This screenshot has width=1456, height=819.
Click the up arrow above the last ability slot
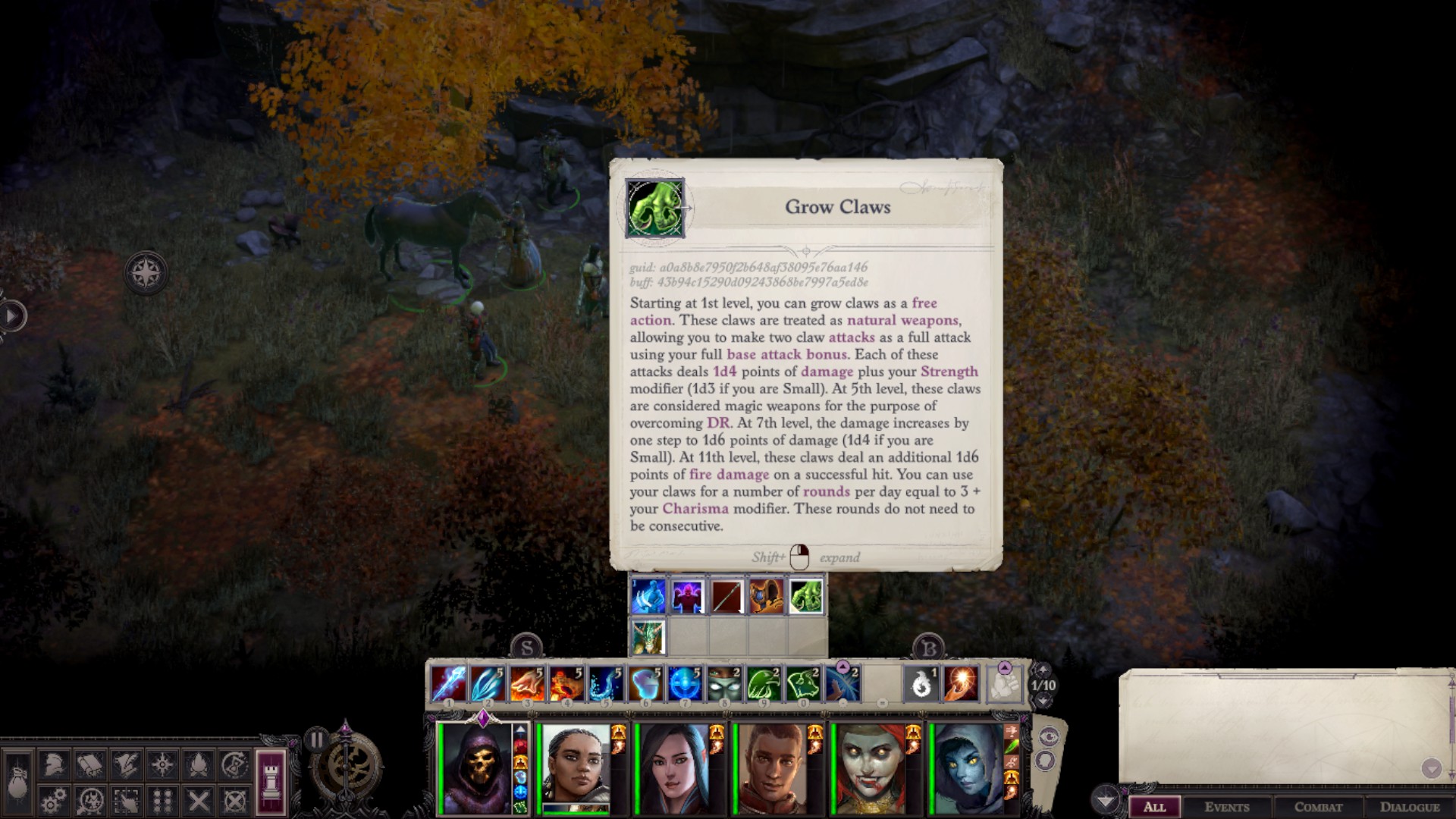(1005, 667)
